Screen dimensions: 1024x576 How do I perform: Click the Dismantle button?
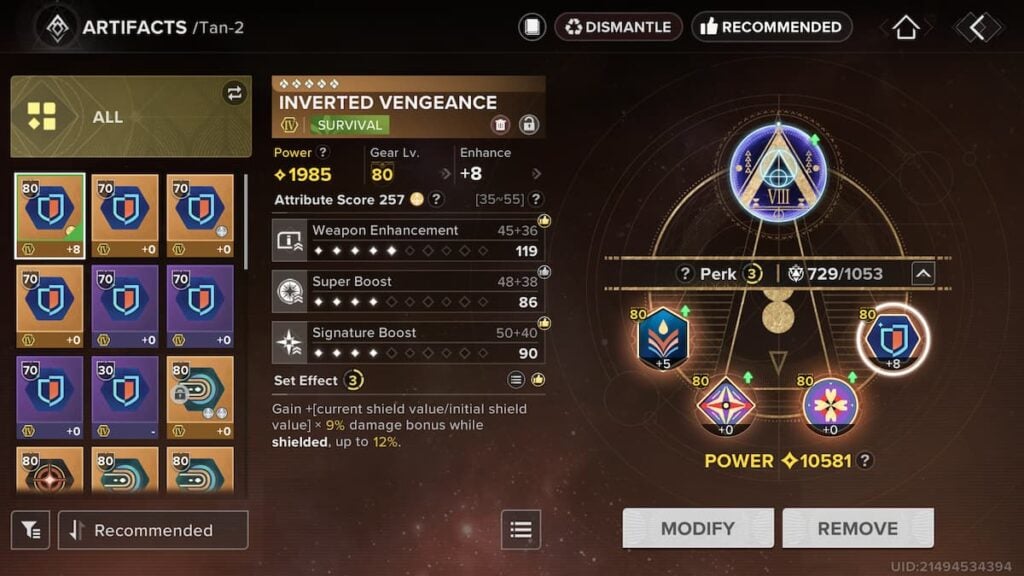(x=618, y=27)
